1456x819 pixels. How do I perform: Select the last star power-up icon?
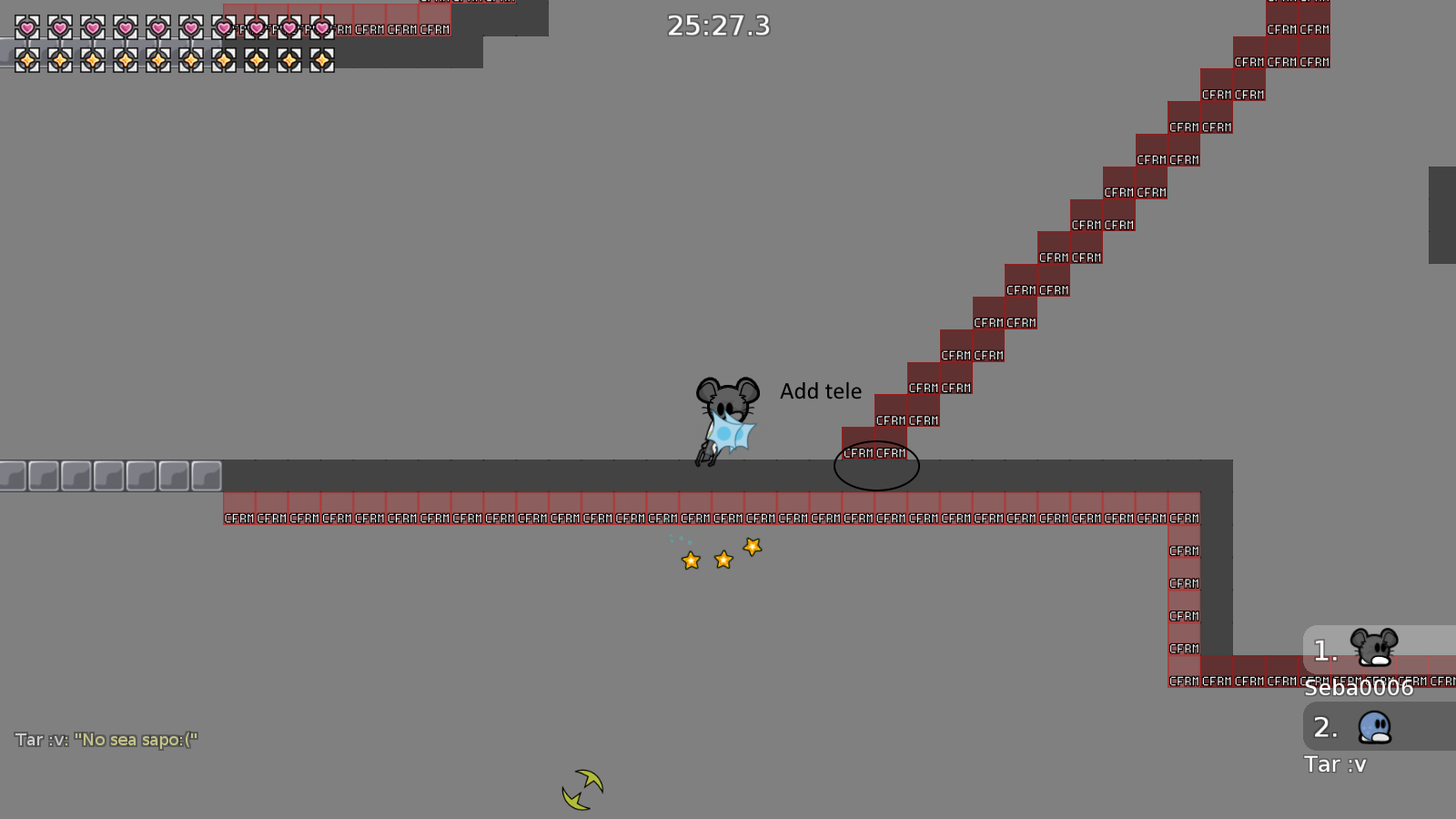pos(321,59)
